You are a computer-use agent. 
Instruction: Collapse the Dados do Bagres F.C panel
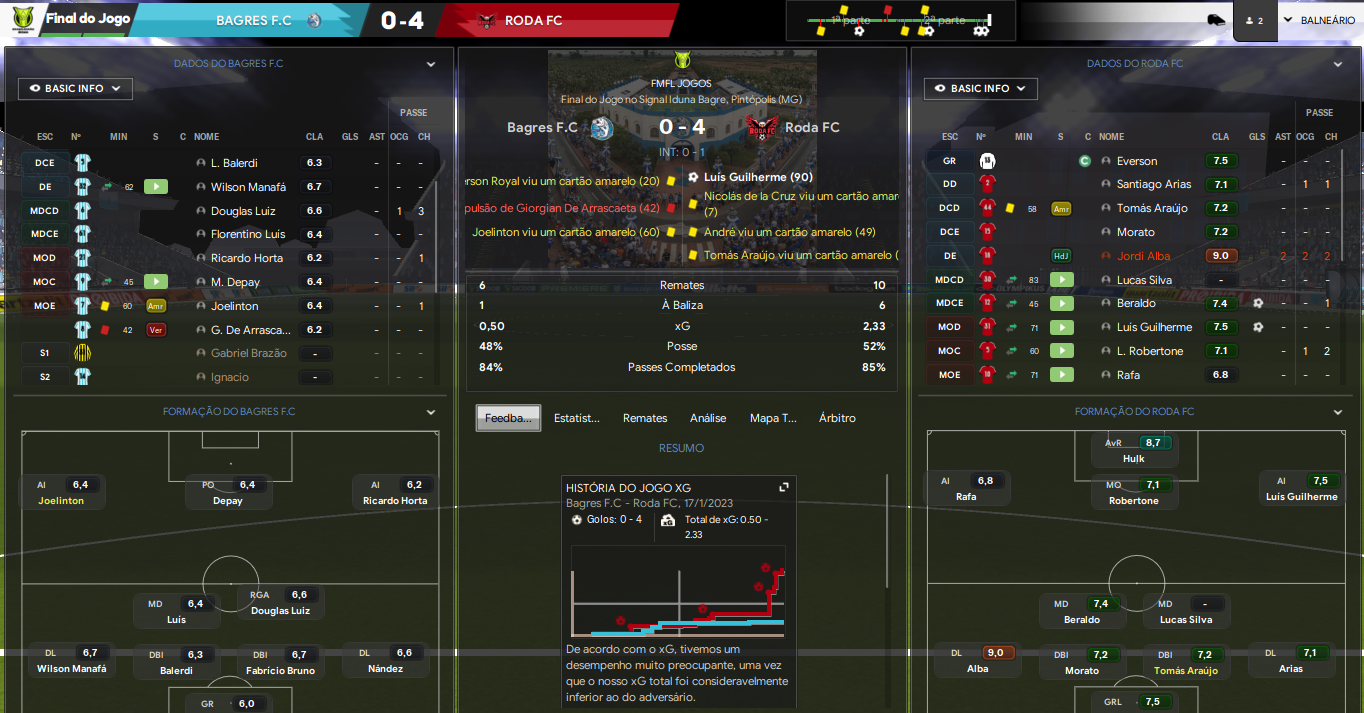click(x=431, y=64)
